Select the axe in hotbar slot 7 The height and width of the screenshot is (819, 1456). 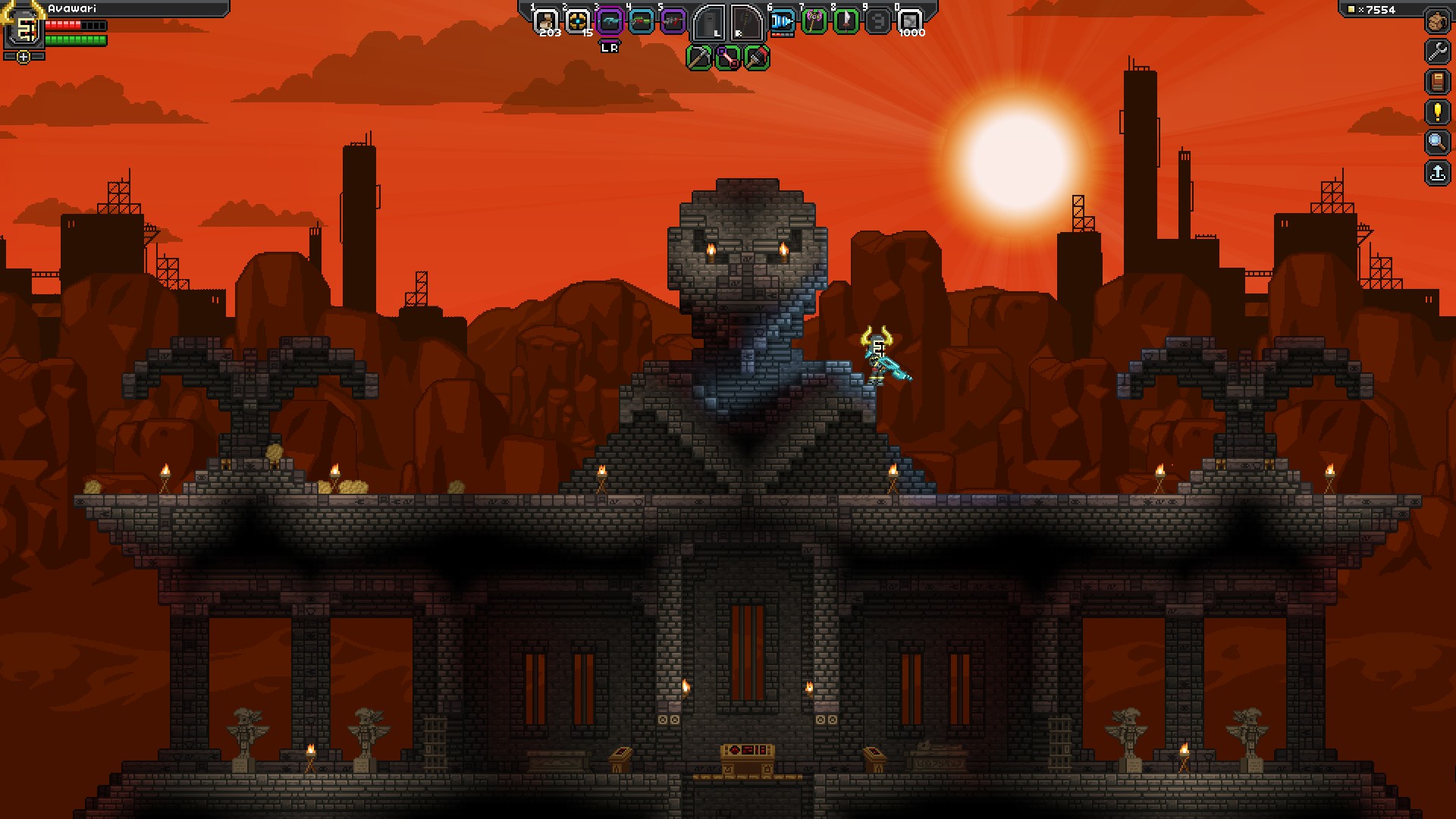(x=814, y=20)
